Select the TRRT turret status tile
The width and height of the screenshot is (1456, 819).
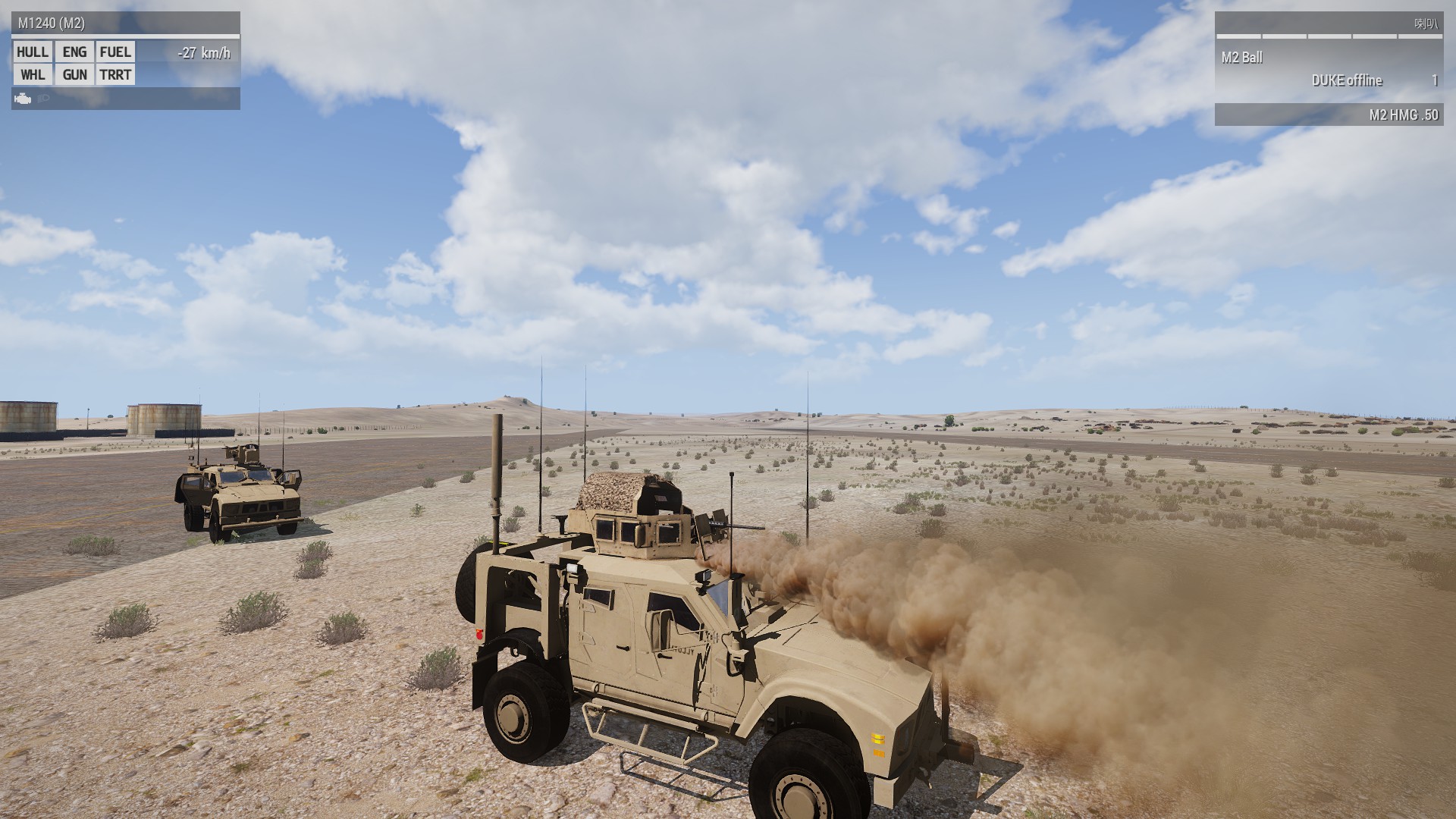(x=115, y=74)
